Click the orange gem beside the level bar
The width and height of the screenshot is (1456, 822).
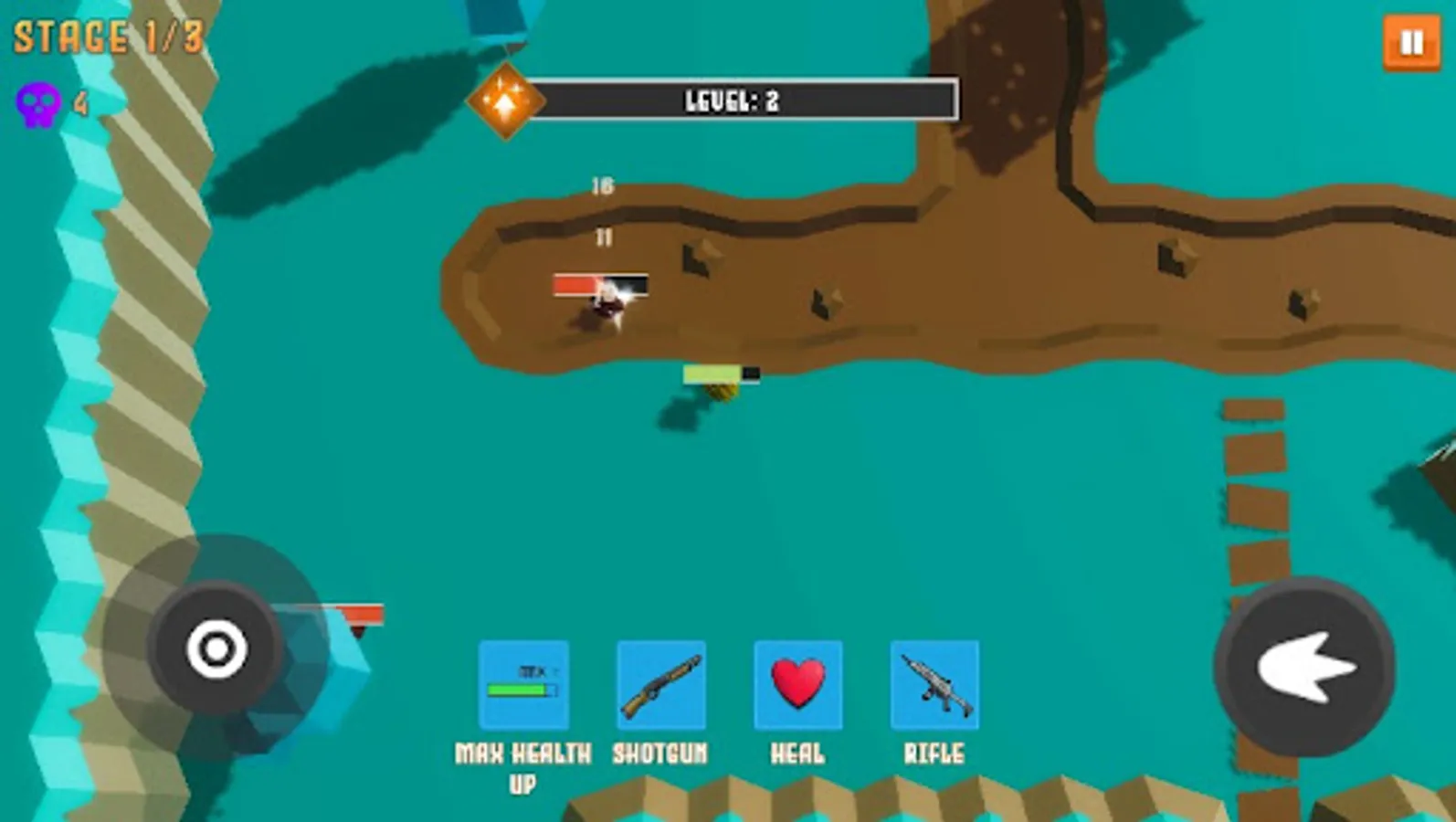[506, 100]
